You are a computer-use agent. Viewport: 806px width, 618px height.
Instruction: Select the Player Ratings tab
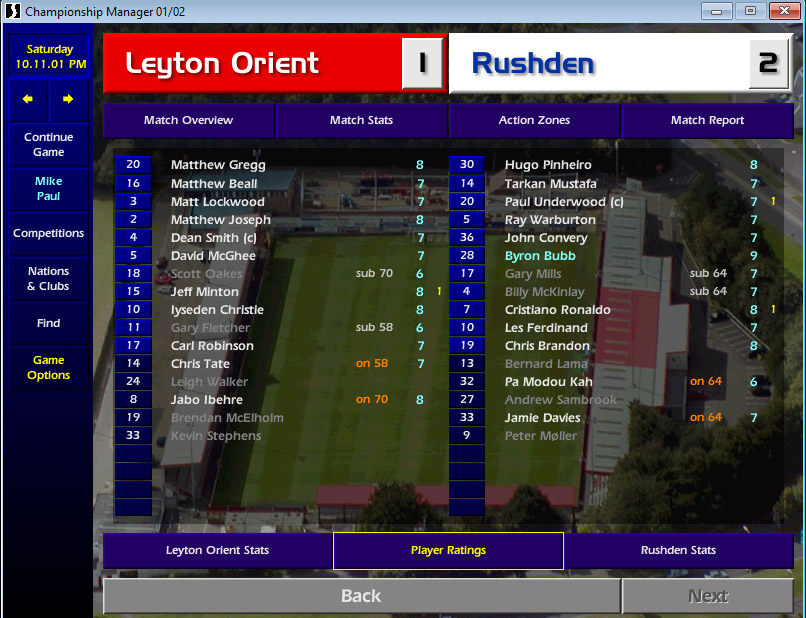pos(448,550)
